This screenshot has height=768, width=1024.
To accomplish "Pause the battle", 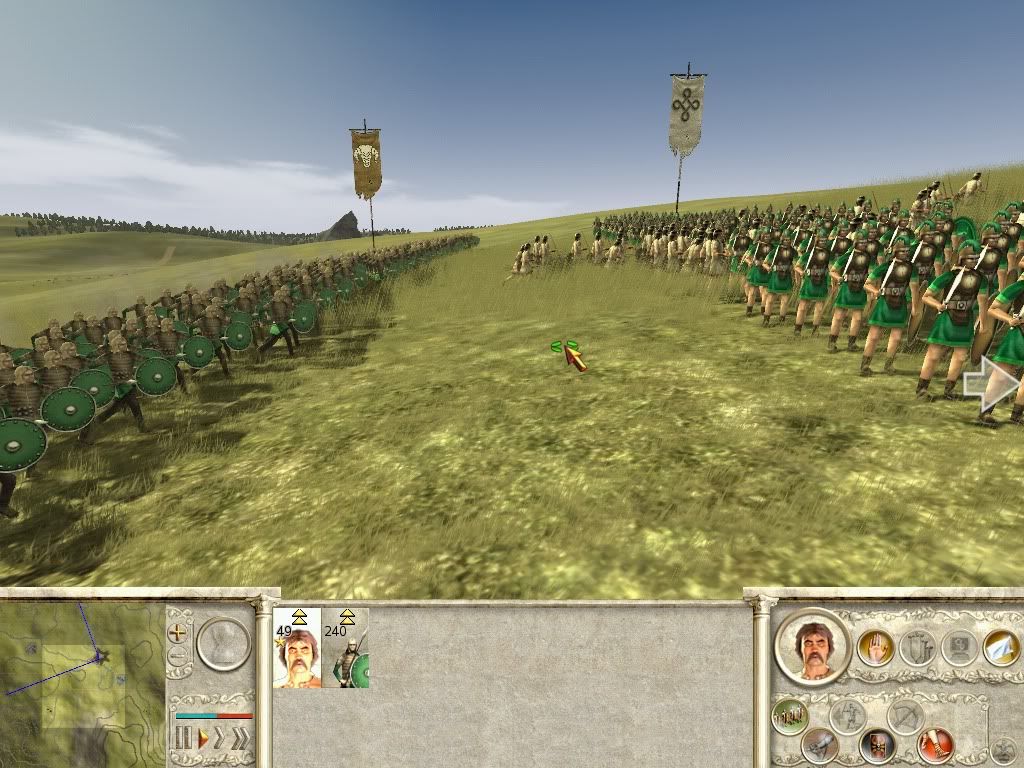I will tap(183, 739).
